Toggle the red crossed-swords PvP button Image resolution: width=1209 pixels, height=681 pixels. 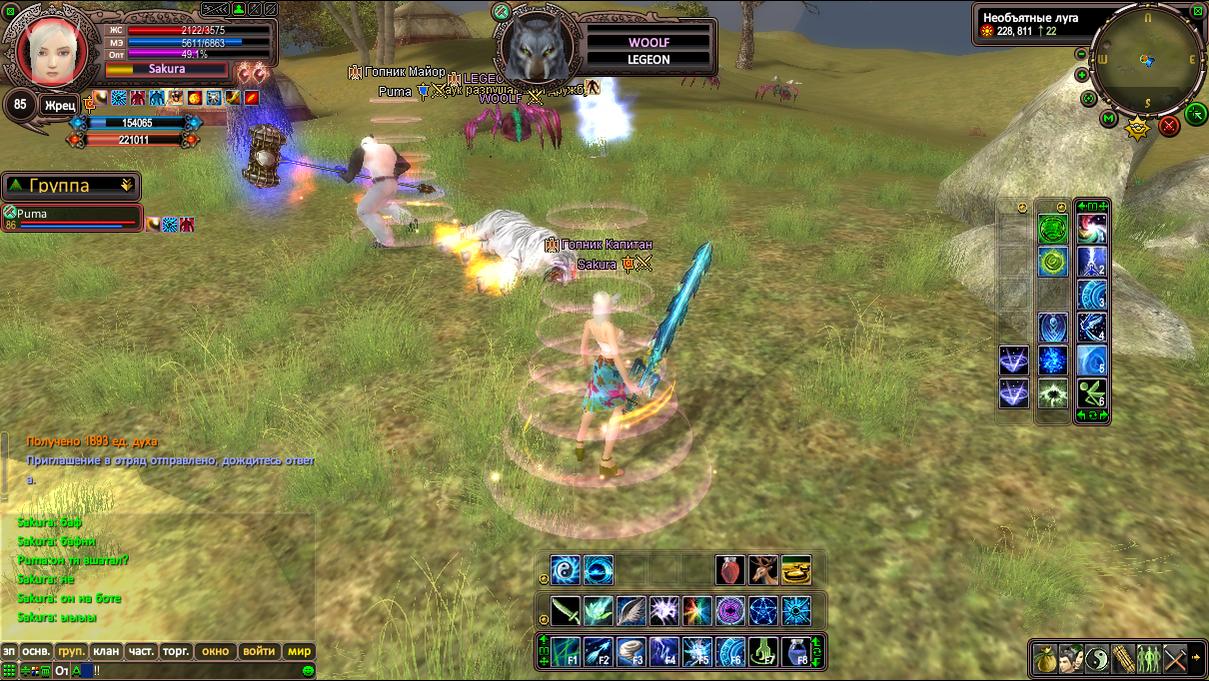coord(1169,126)
